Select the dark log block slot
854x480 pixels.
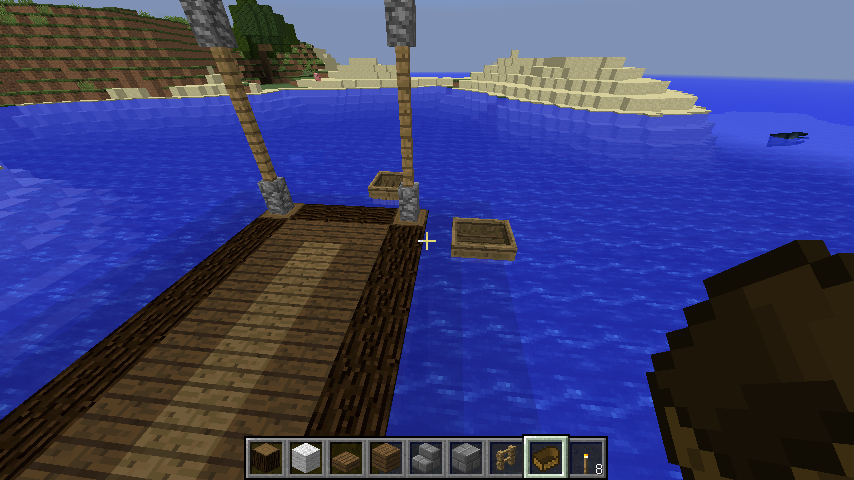click(266, 458)
